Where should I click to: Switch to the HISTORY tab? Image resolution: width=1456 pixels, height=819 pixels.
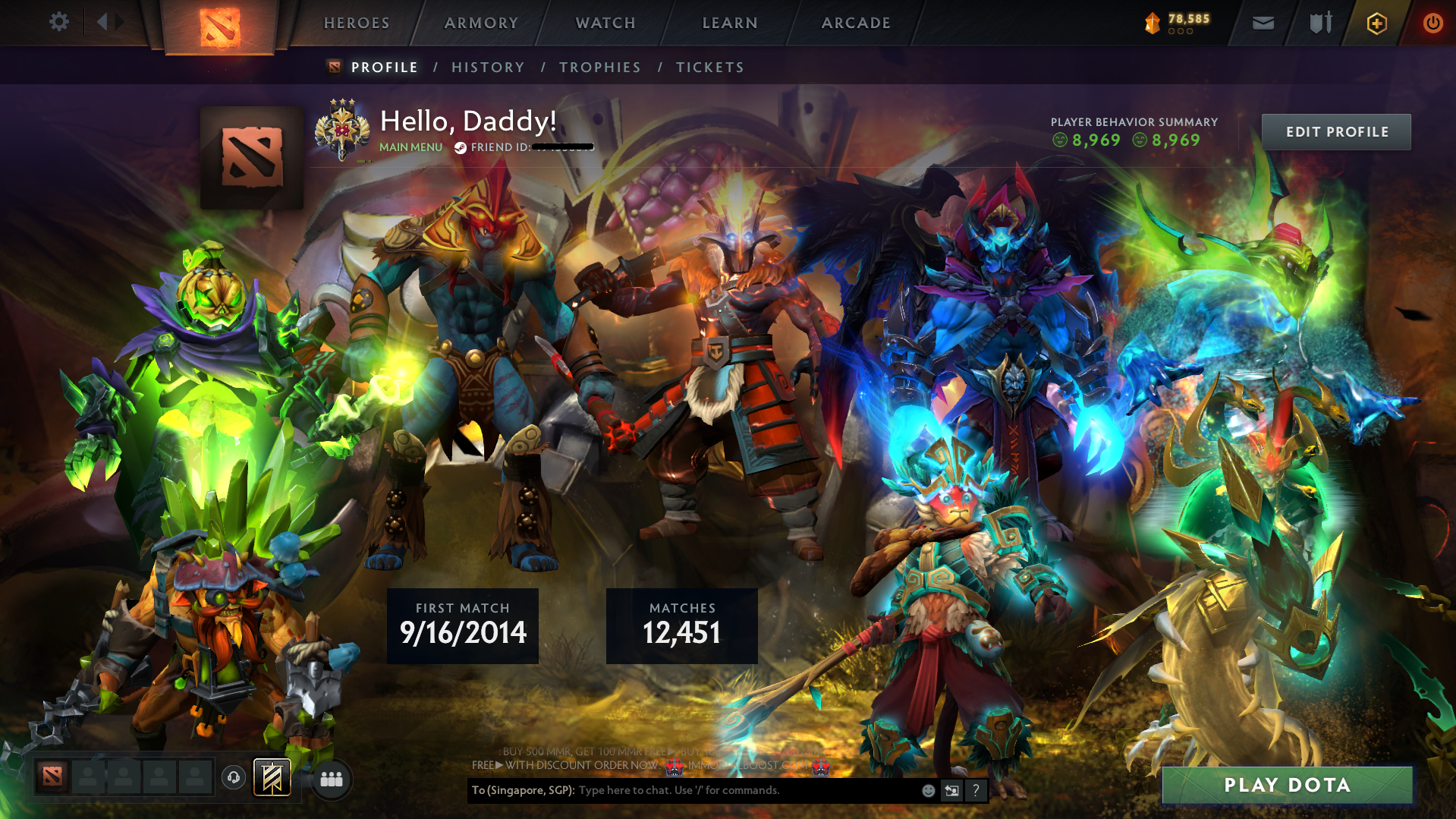pyautogui.click(x=487, y=67)
